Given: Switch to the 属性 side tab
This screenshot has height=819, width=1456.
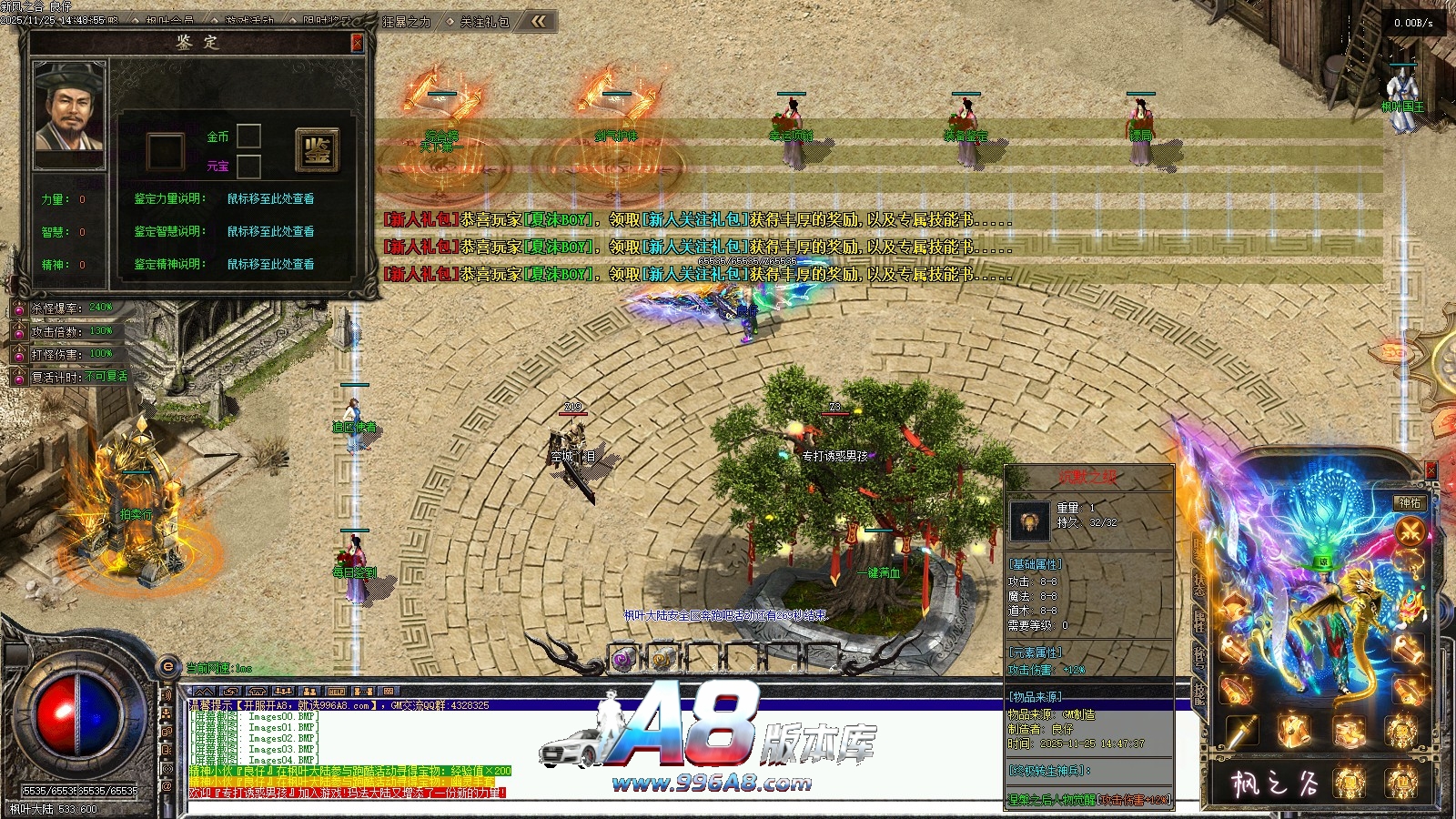Looking at the screenshot, I should pos(1198,621).
